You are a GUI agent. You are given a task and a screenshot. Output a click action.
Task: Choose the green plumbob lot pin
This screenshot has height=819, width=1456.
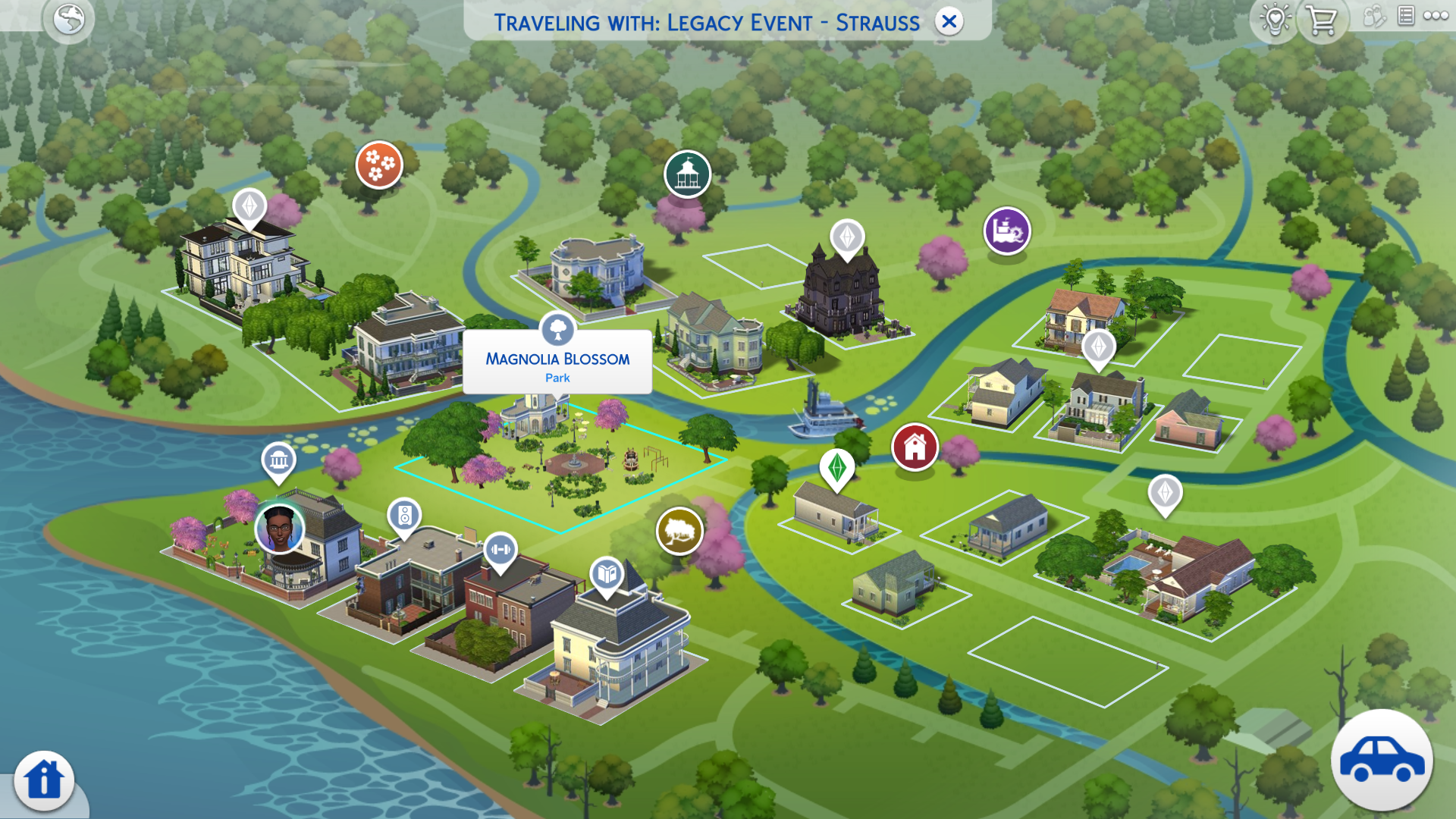[837, 467]
